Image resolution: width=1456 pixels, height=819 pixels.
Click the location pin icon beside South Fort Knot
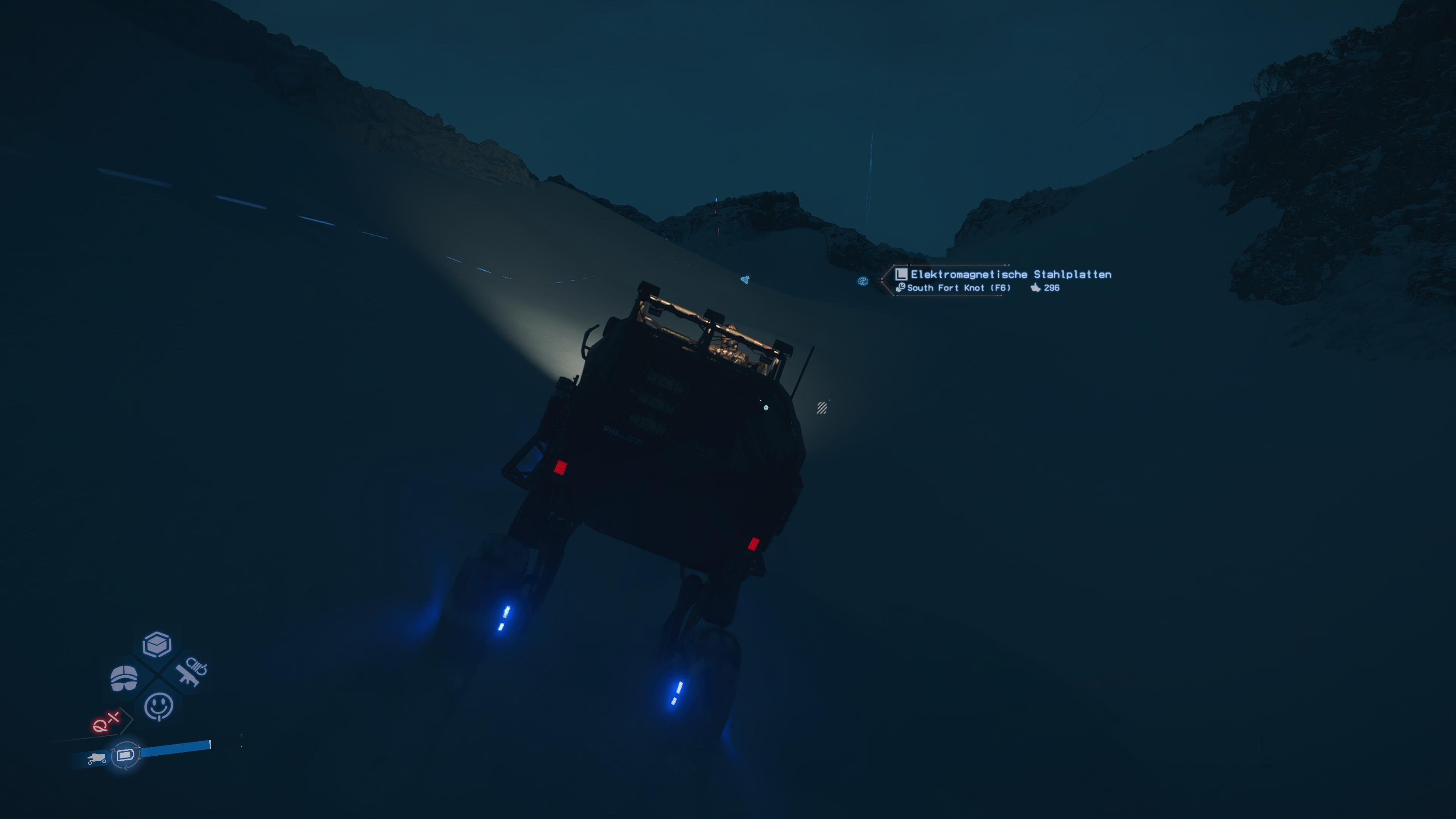901,288
